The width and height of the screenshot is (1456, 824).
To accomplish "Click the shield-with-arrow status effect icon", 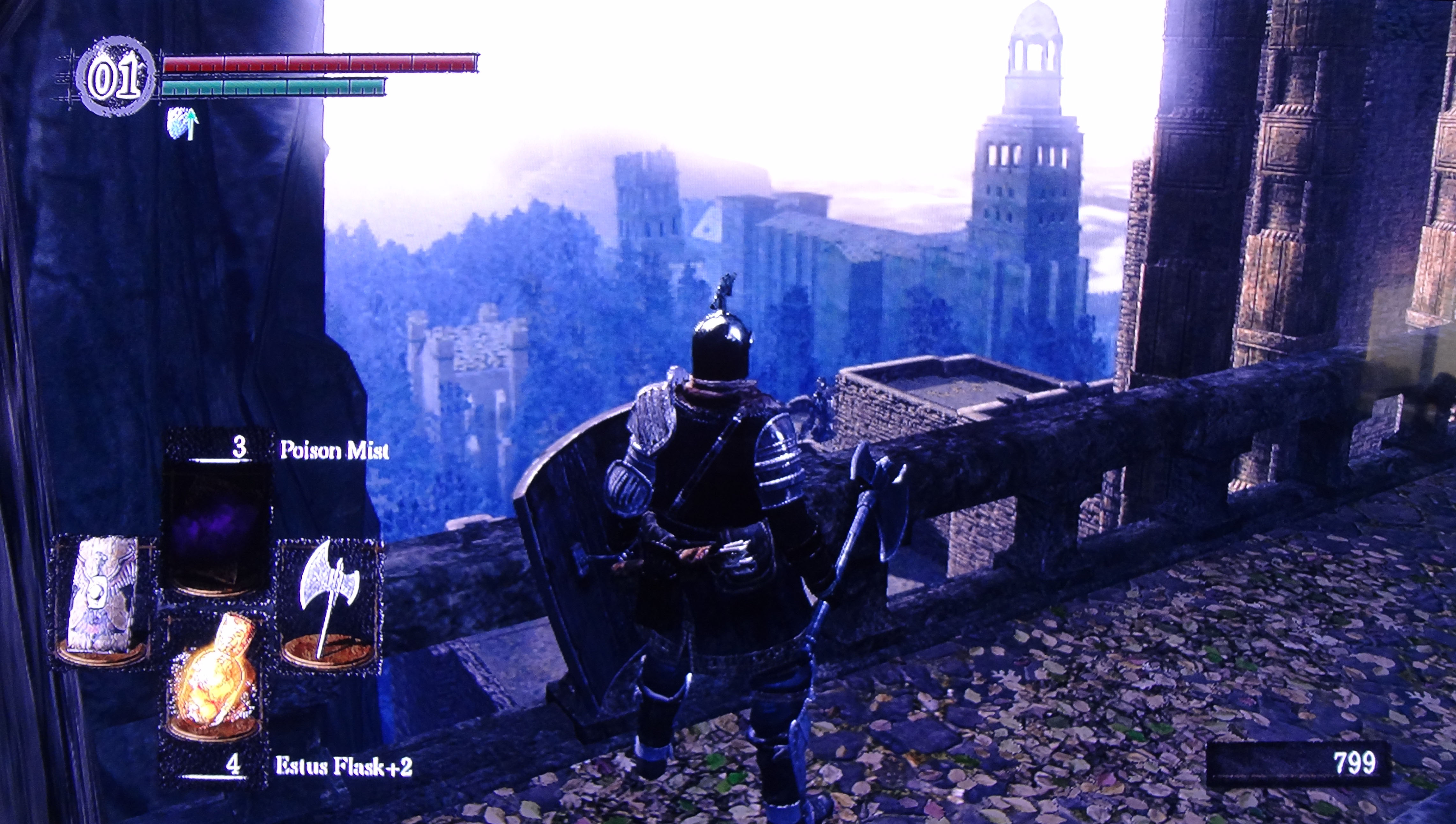I will tap(183, 124).
